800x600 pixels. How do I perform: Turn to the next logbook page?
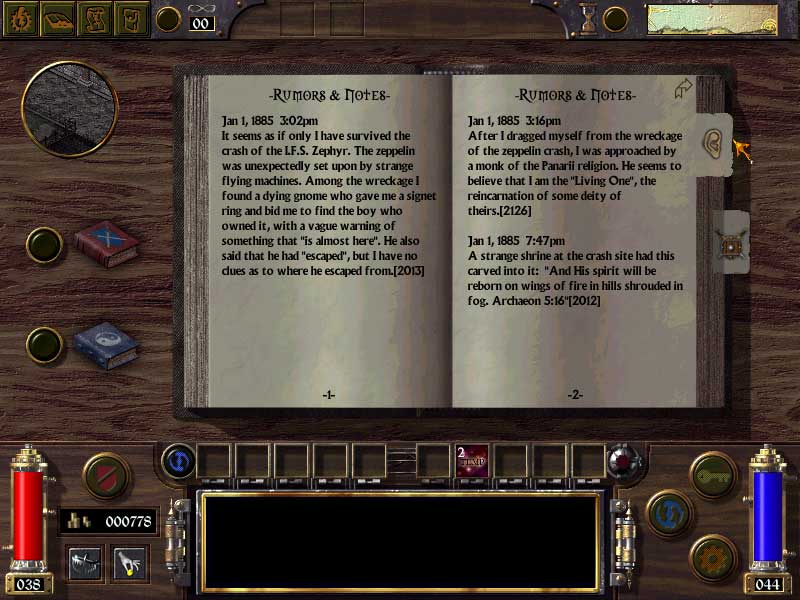point(685,90)
